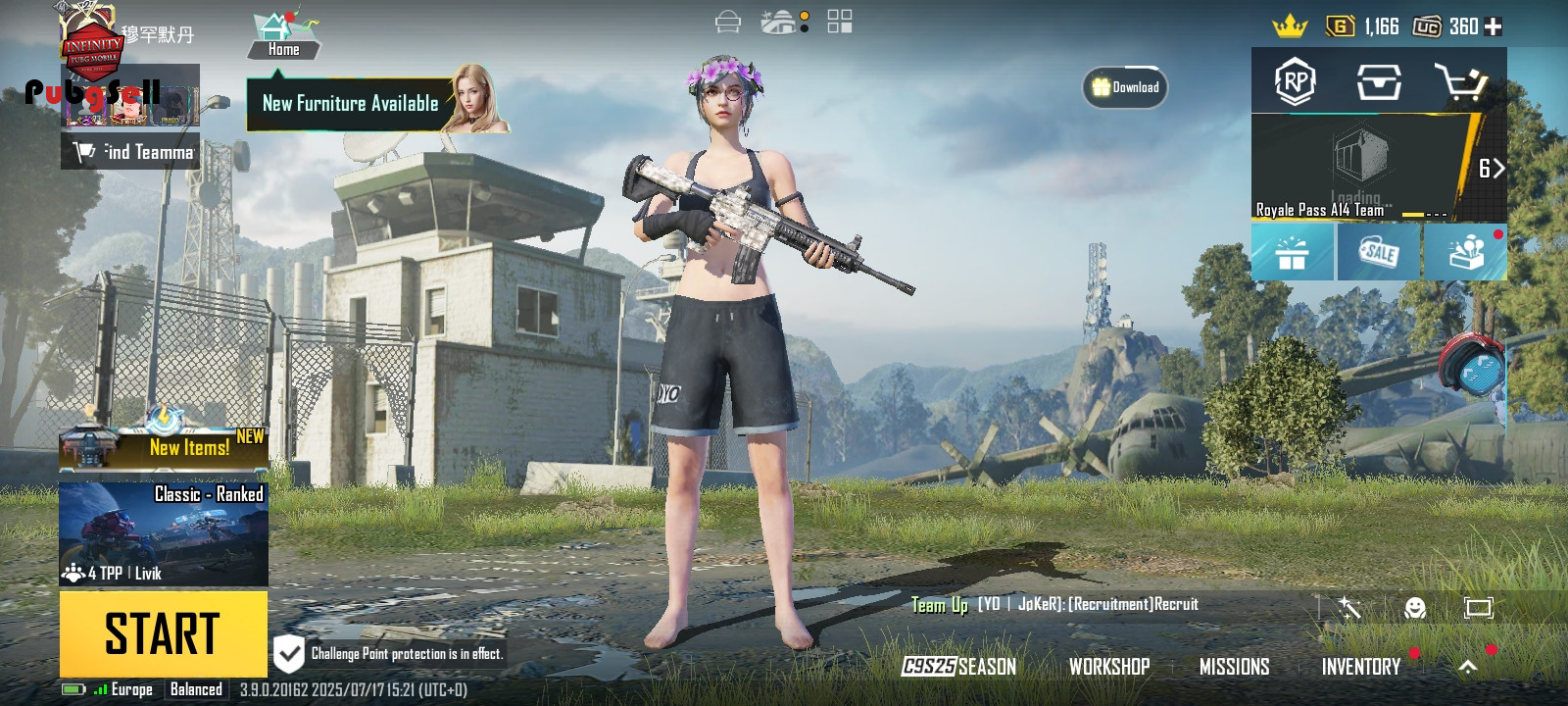The width and height of the screenshot is (1568, 706).
Task: Open the Inventory menu
Action: pyautogui.click(x=1360, y=667)
